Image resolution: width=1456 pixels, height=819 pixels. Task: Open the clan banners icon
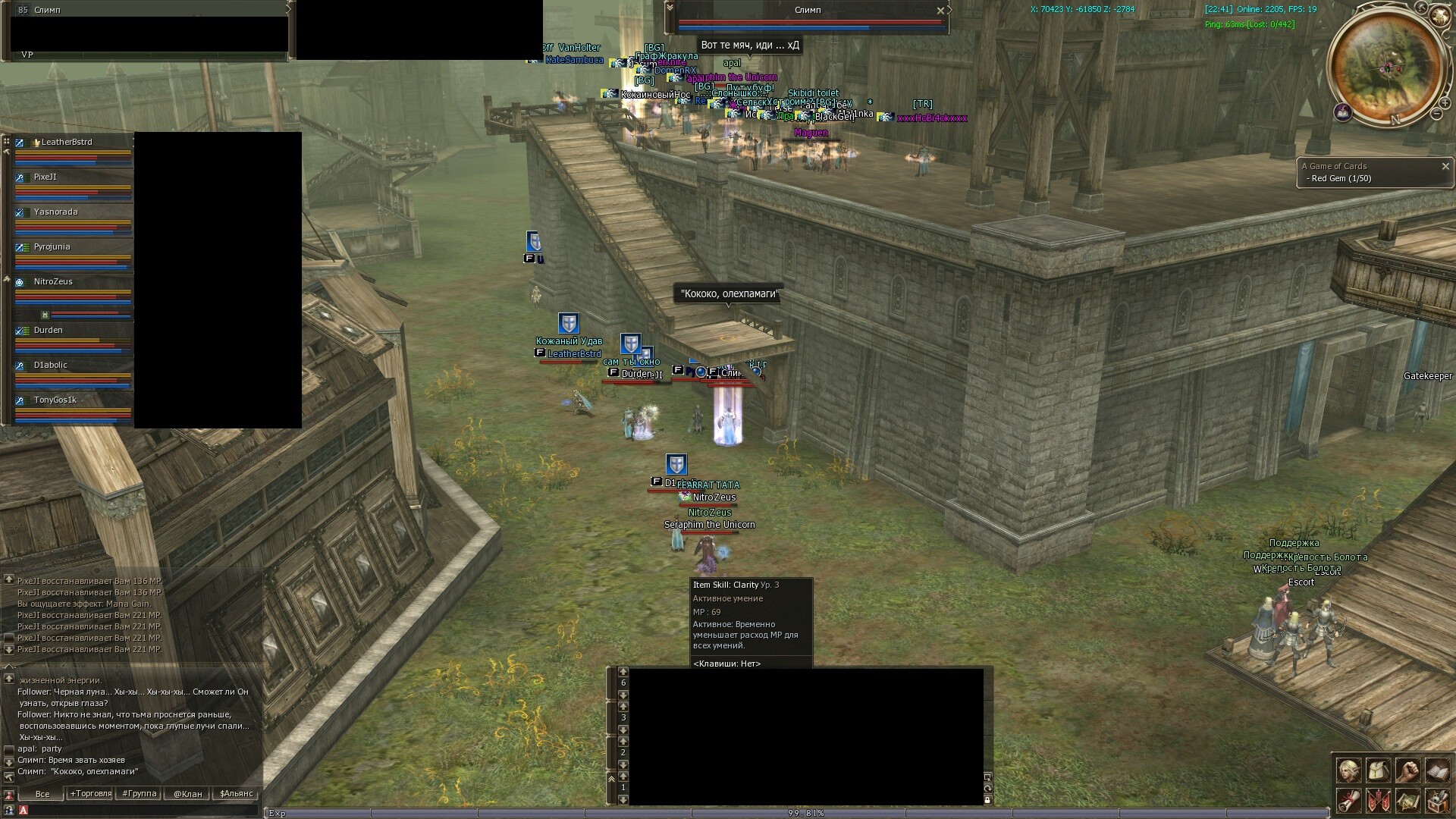point(1378,800)
